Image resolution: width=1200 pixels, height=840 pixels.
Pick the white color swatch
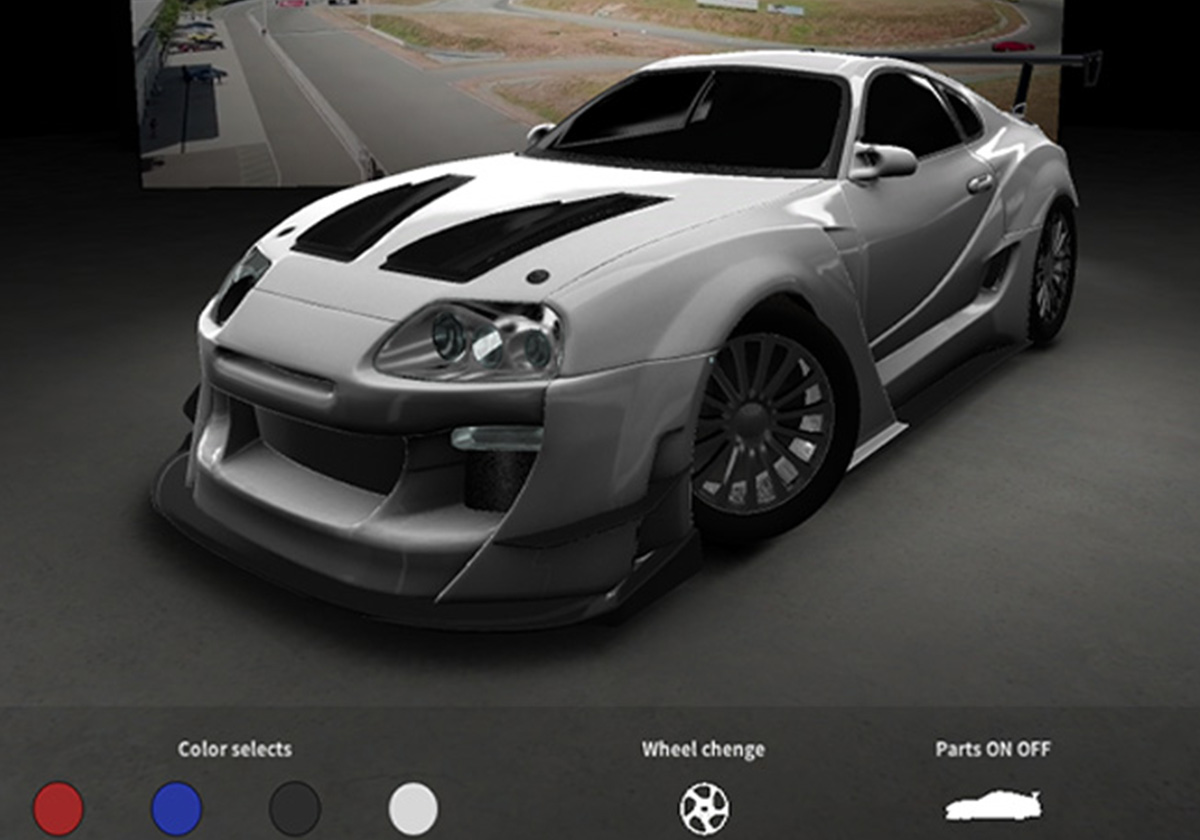coord(413,808)
